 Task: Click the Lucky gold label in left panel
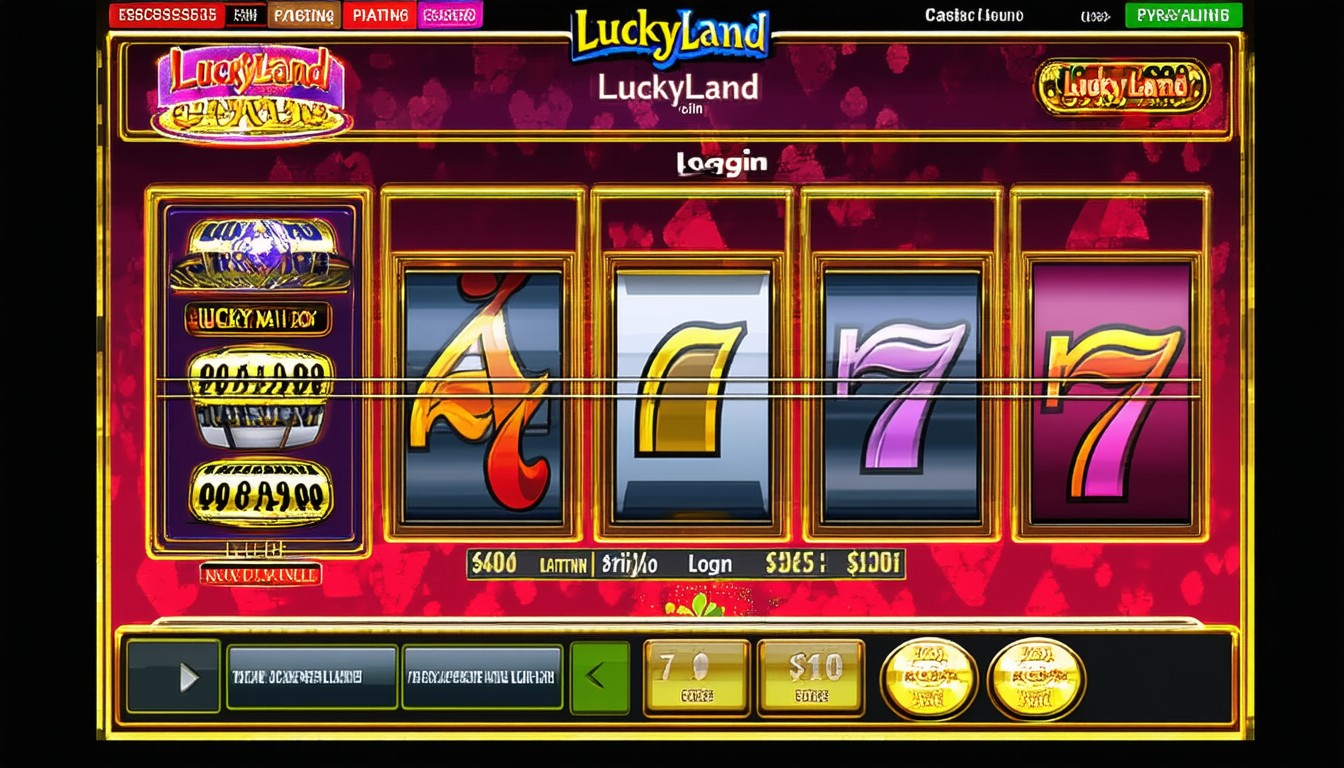257,319
